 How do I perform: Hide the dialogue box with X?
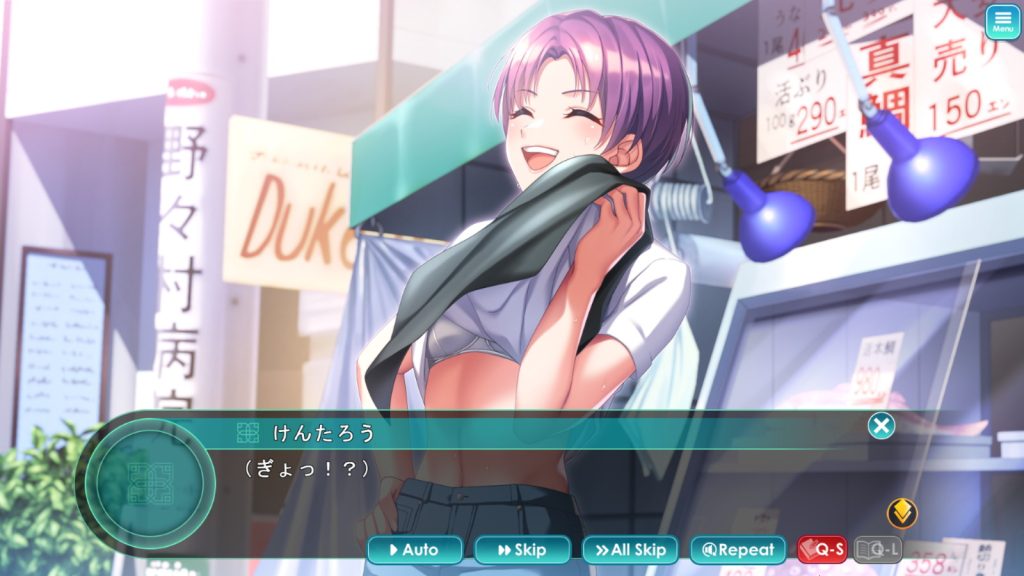(881, 427)
